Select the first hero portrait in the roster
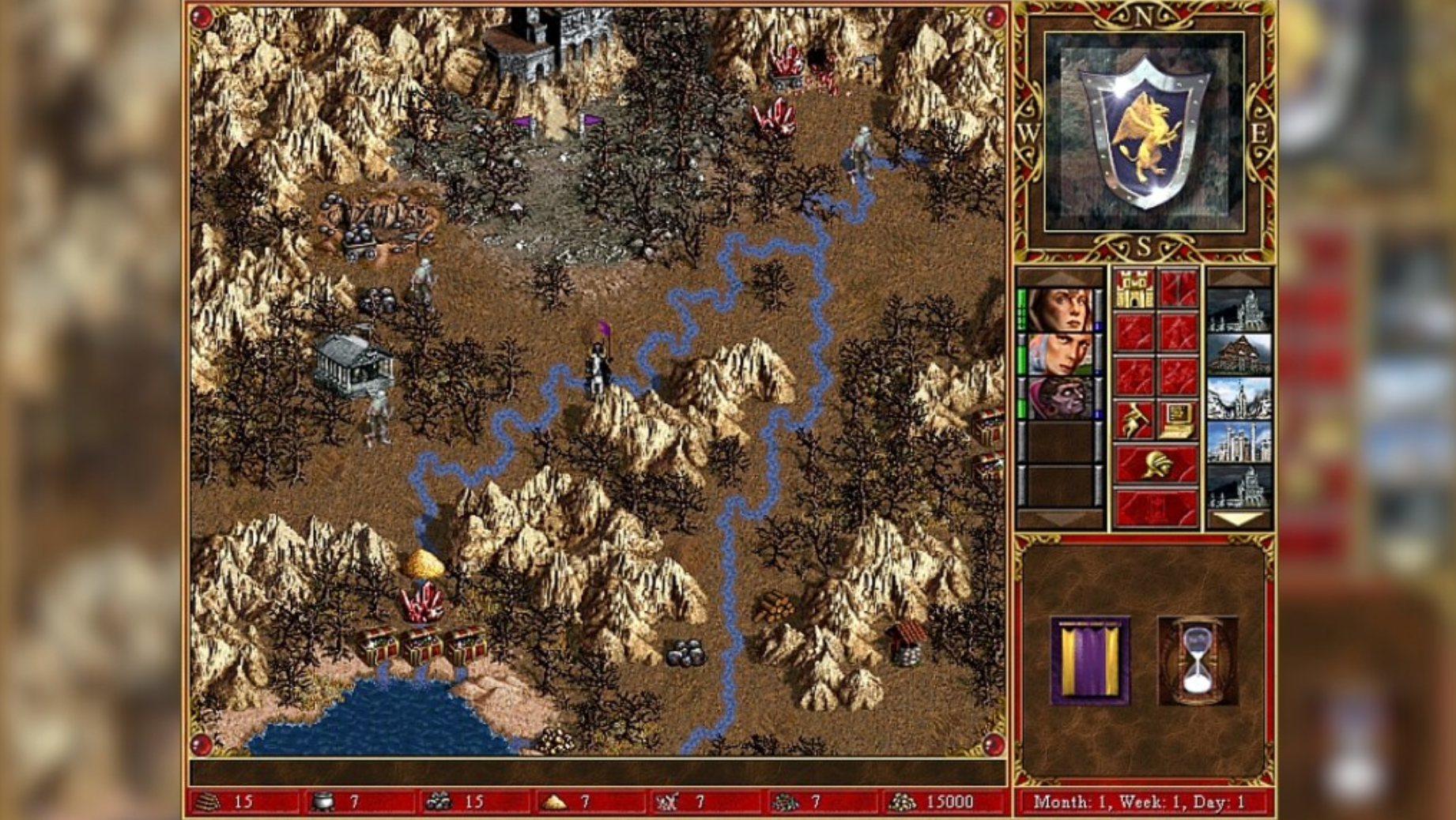This screenshot has width=1456, height=820. [1063, 310]
